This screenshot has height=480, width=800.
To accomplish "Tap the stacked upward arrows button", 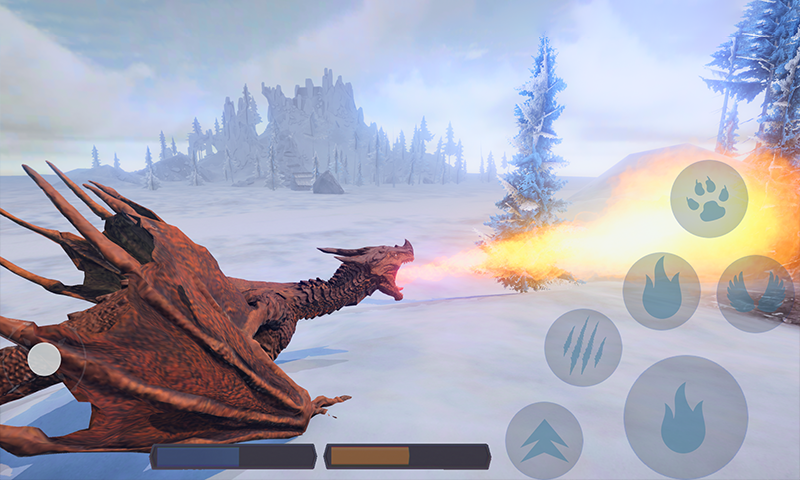I will 544,440.
